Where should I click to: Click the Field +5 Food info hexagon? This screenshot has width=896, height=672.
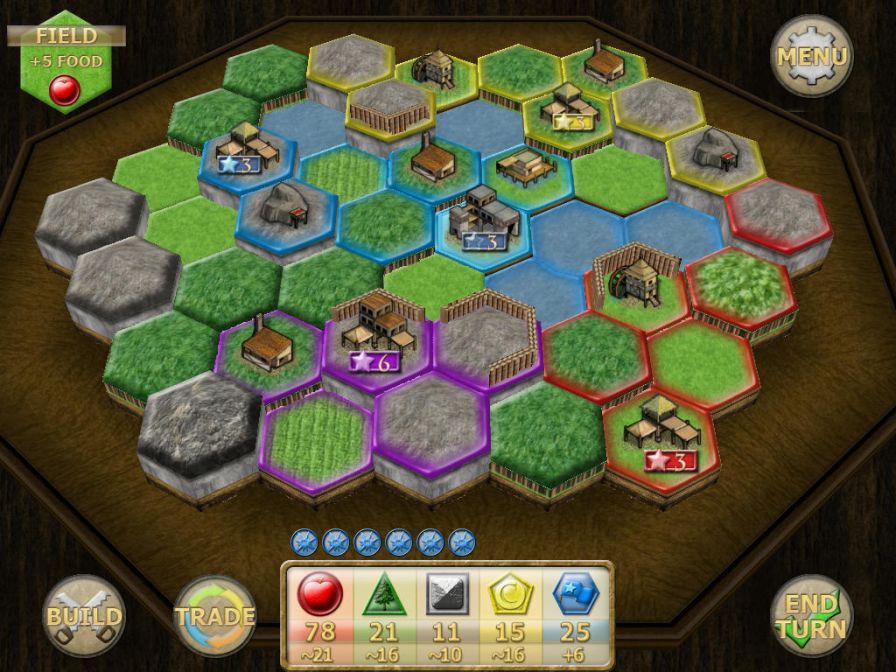[x=66, y=62]
